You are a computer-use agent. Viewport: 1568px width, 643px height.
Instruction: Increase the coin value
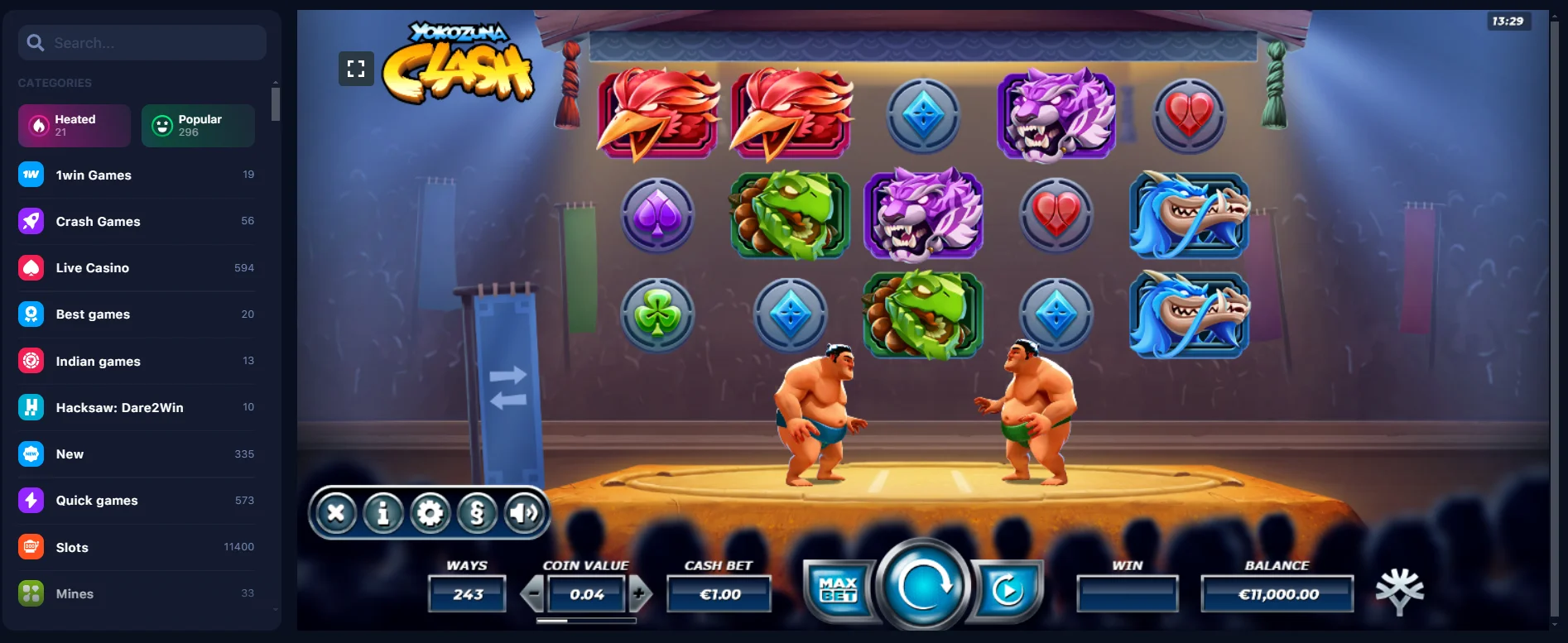click(639, 593)
